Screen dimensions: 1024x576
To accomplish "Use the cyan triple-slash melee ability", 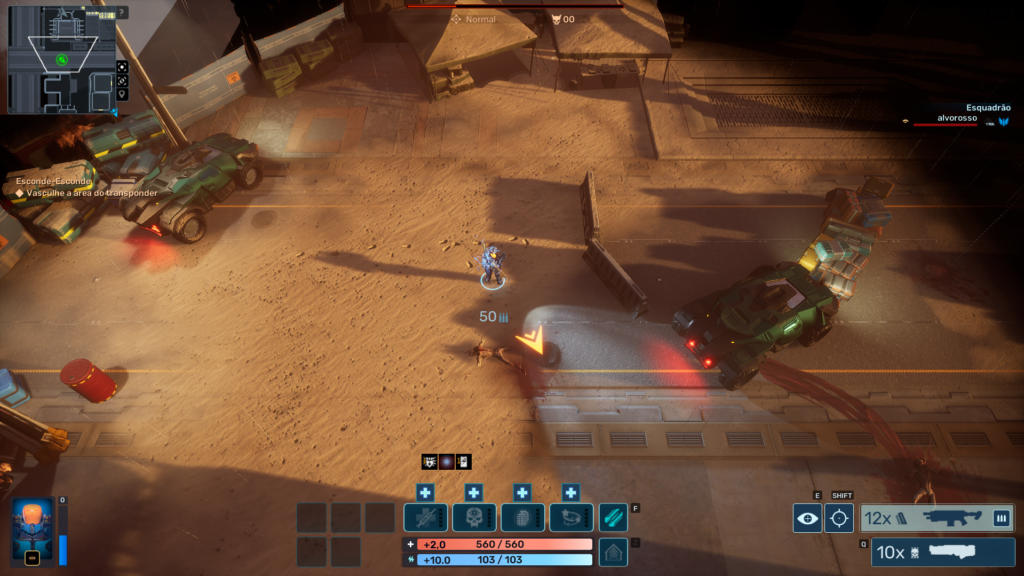I will click(x=613, y=517).
